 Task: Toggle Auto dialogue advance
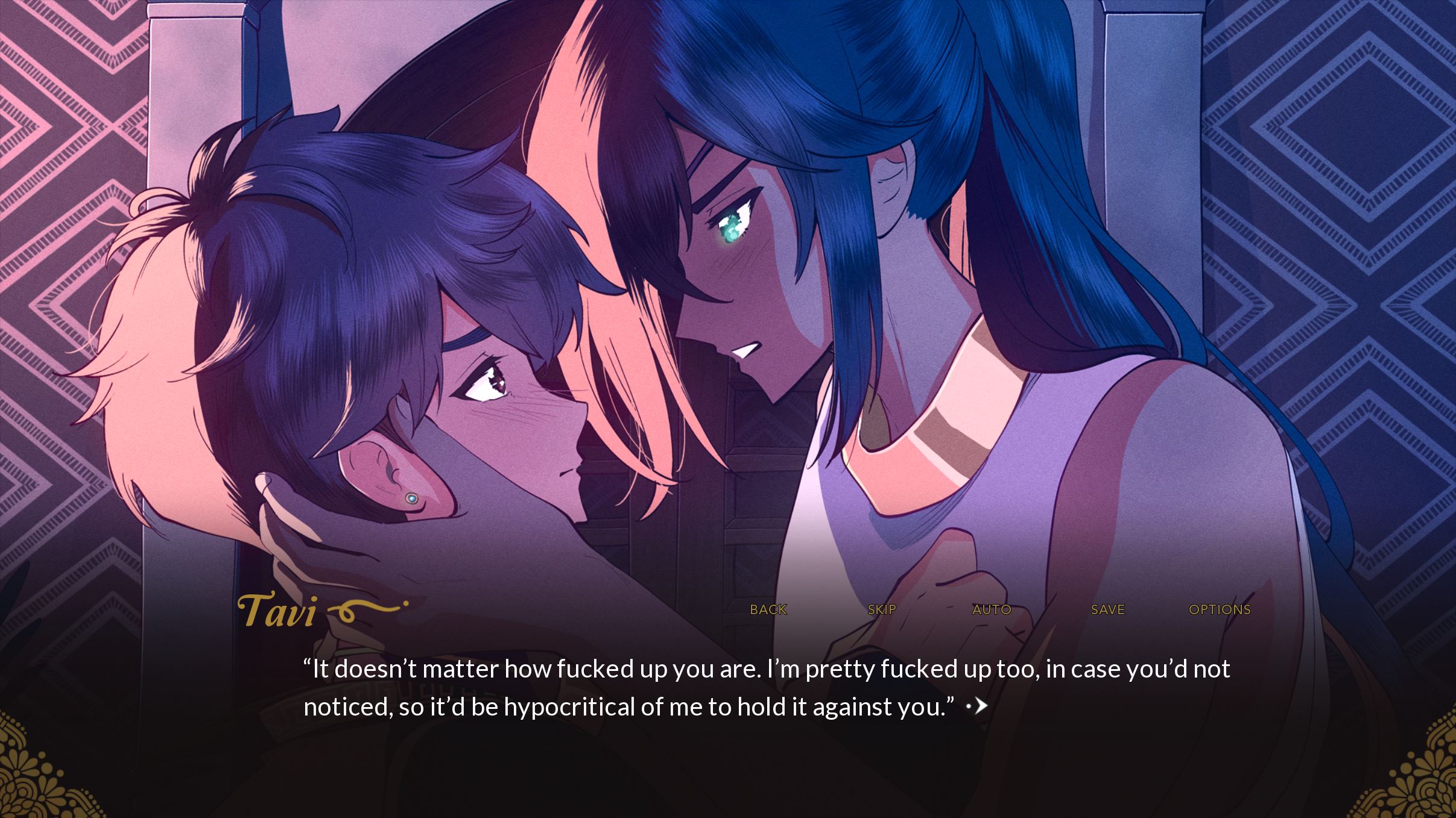click(x=992, y=609)
